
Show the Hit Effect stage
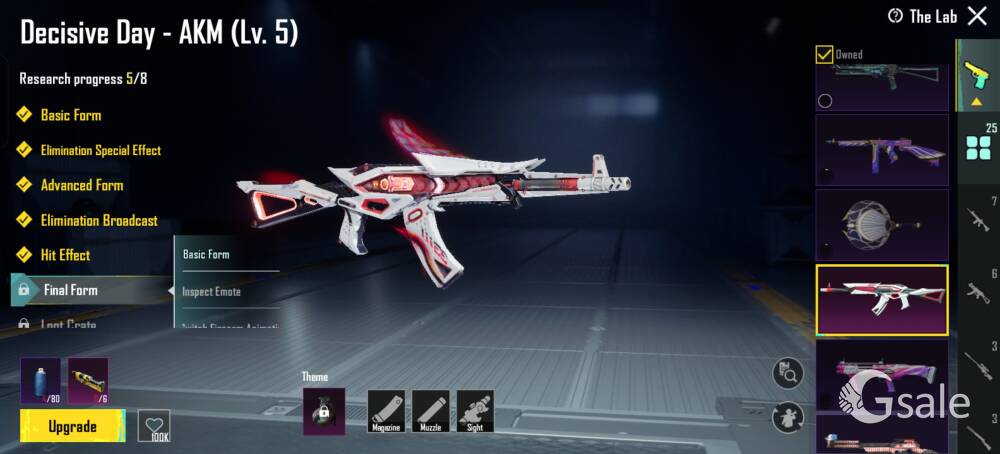[x=65, y=255]
